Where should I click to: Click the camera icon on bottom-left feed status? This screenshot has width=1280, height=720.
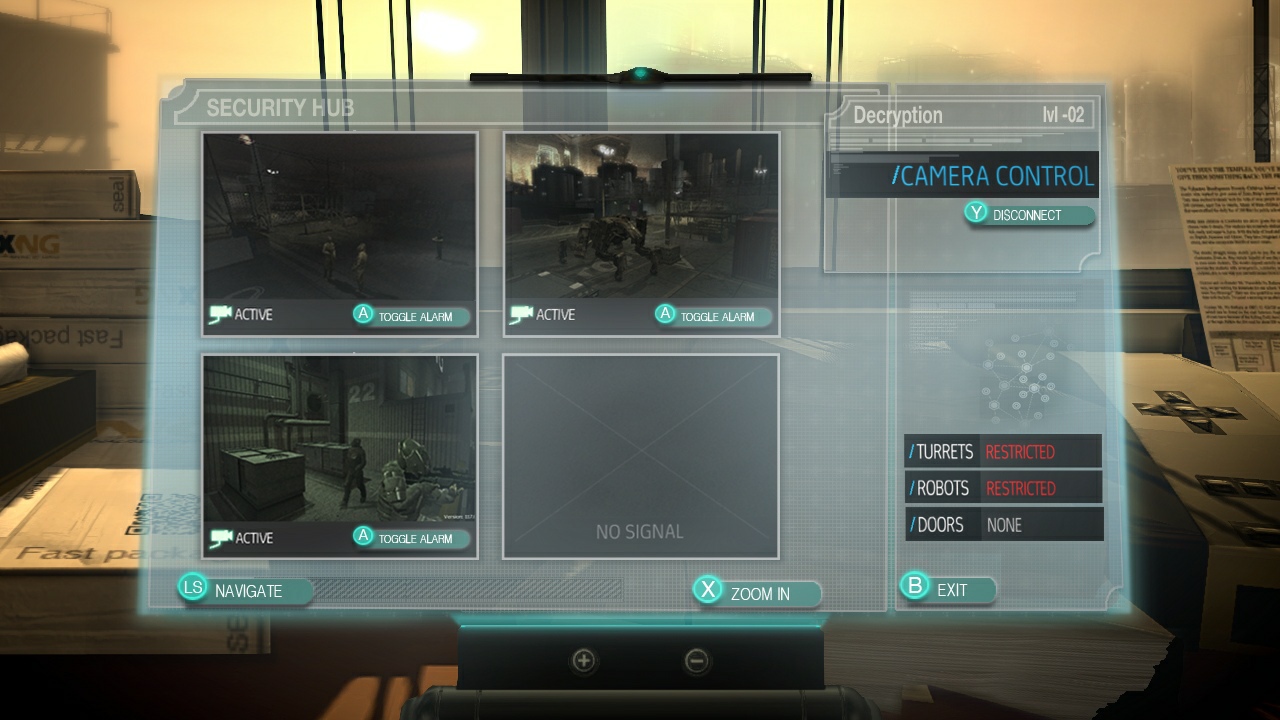click(x=222, y=537)
